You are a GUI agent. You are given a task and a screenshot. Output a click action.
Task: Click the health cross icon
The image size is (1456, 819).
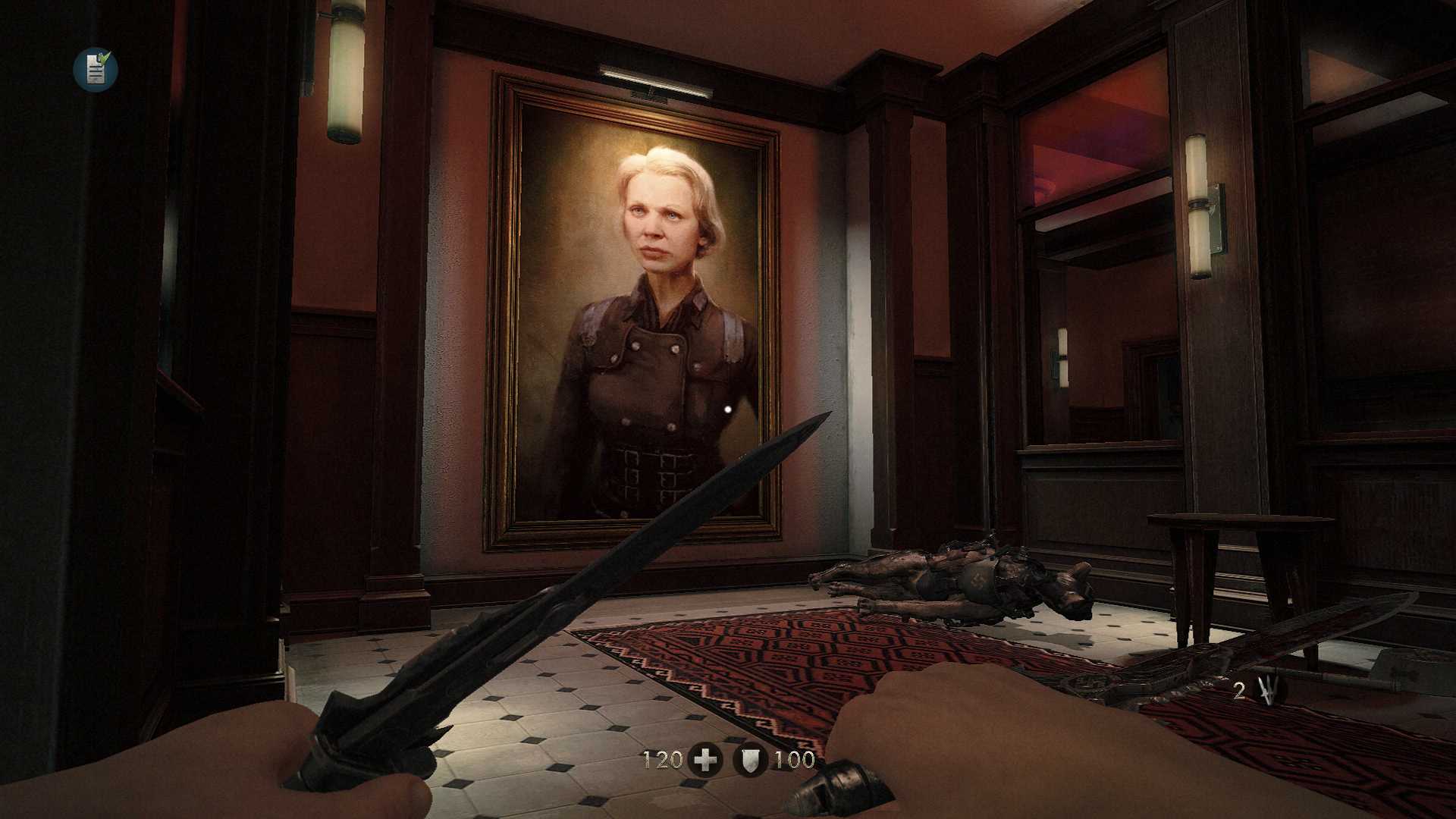(704, 760)
